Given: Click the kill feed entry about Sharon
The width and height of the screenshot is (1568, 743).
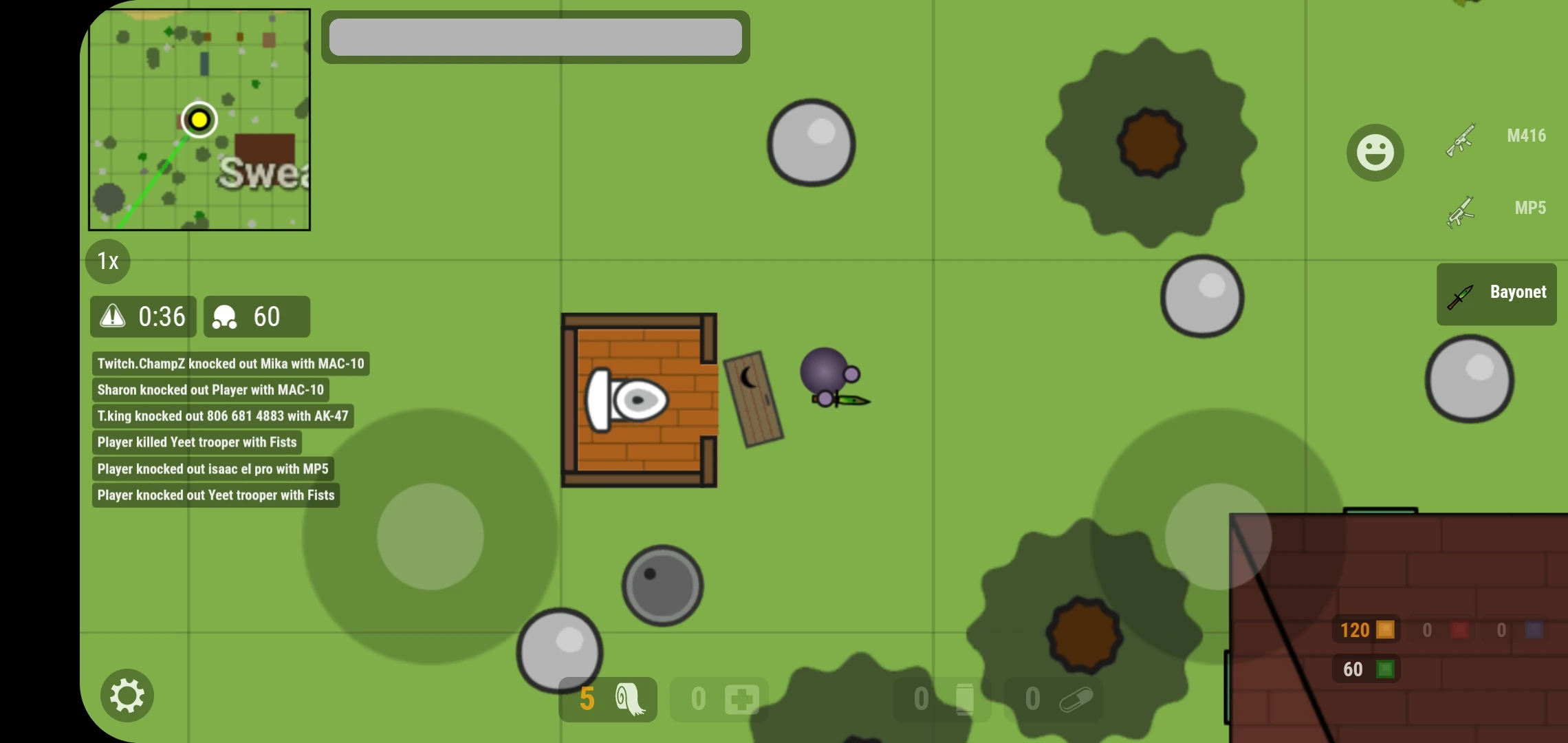Looking at the screenshot, I should (x=211, y=389).
